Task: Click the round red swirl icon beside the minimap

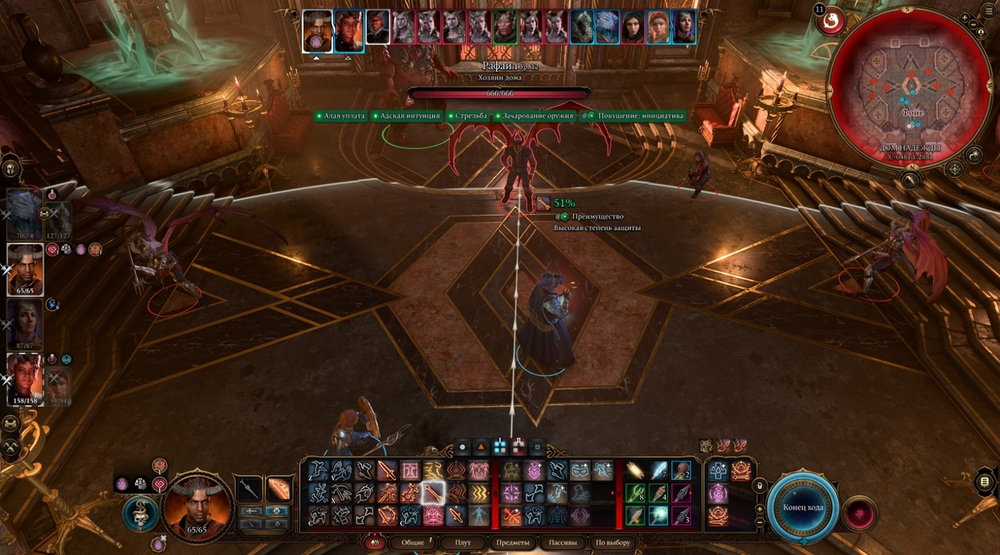Action: click(831, 19)
